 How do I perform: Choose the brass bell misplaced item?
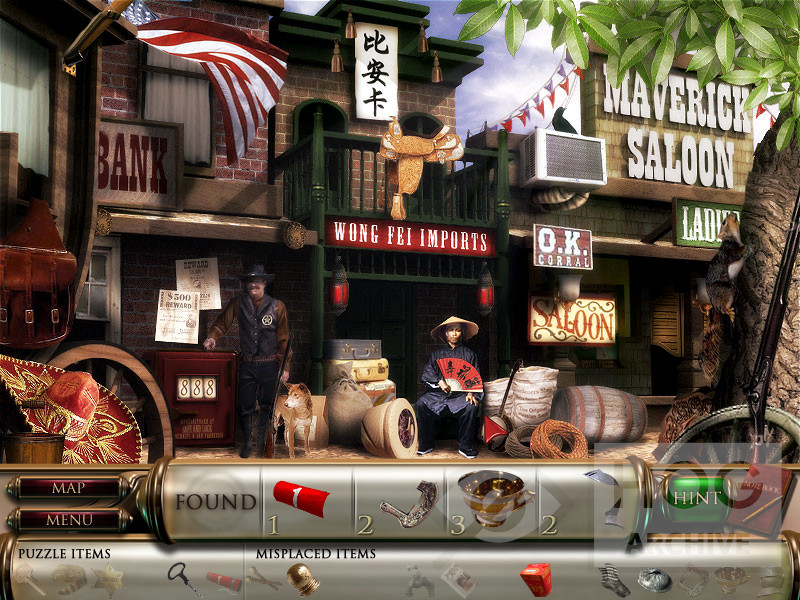[301, 578]
